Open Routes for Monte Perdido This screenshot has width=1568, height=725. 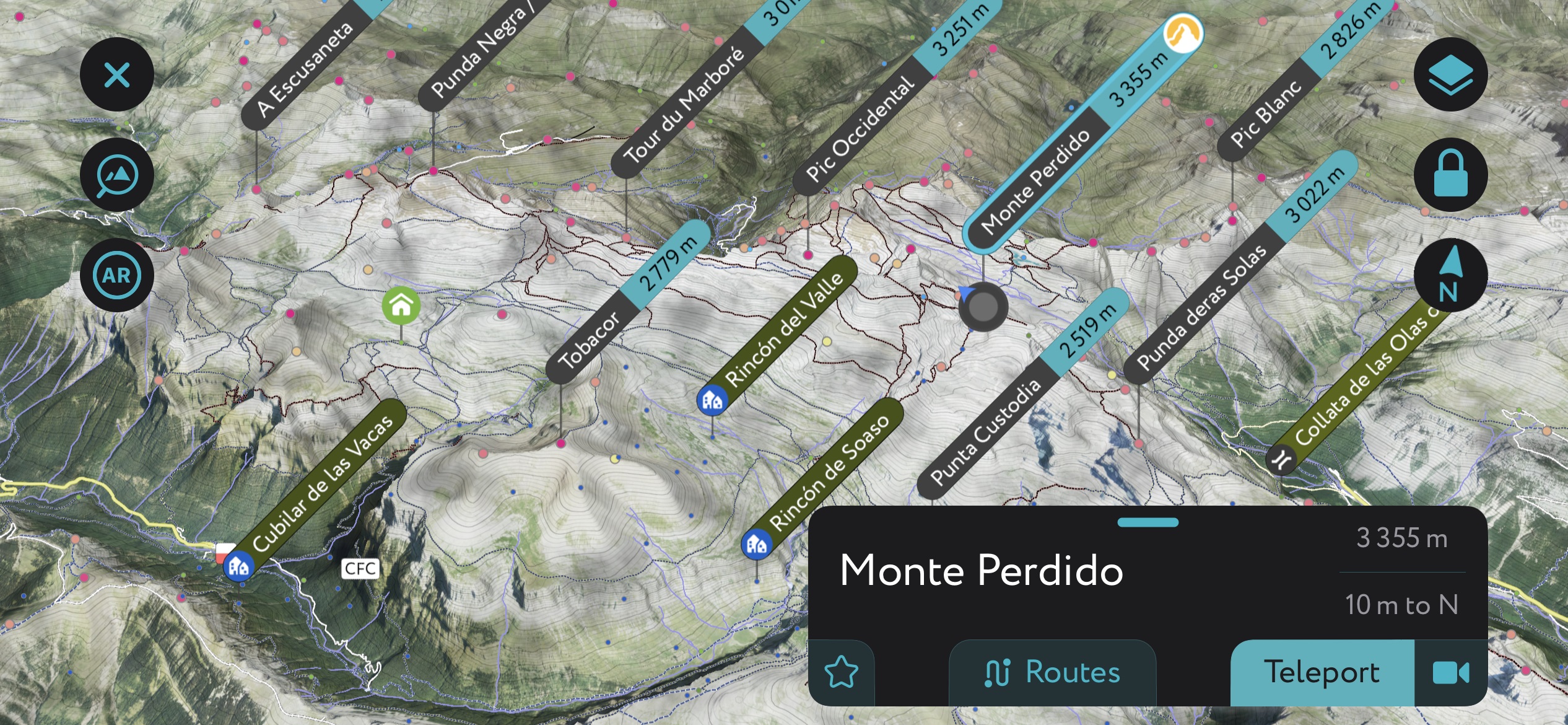1052,670
